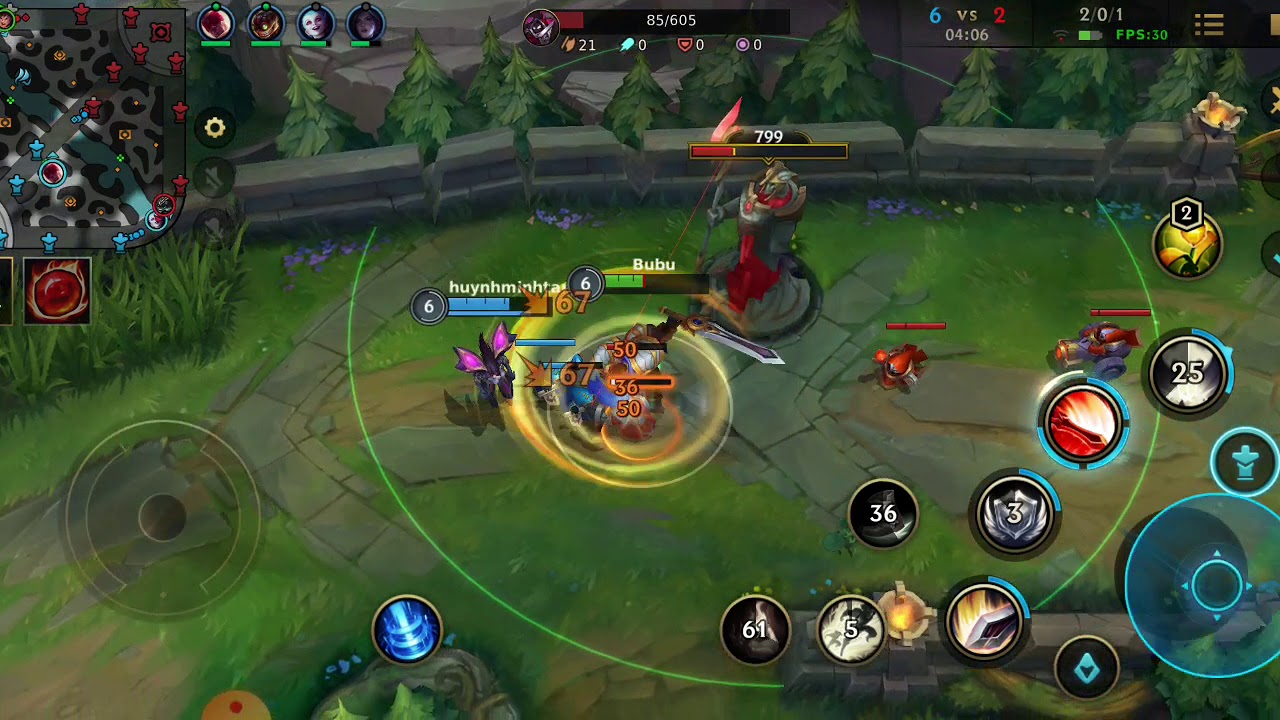
Task: Tap the ability on 25-second cooldown
Action: (1187, 373)
